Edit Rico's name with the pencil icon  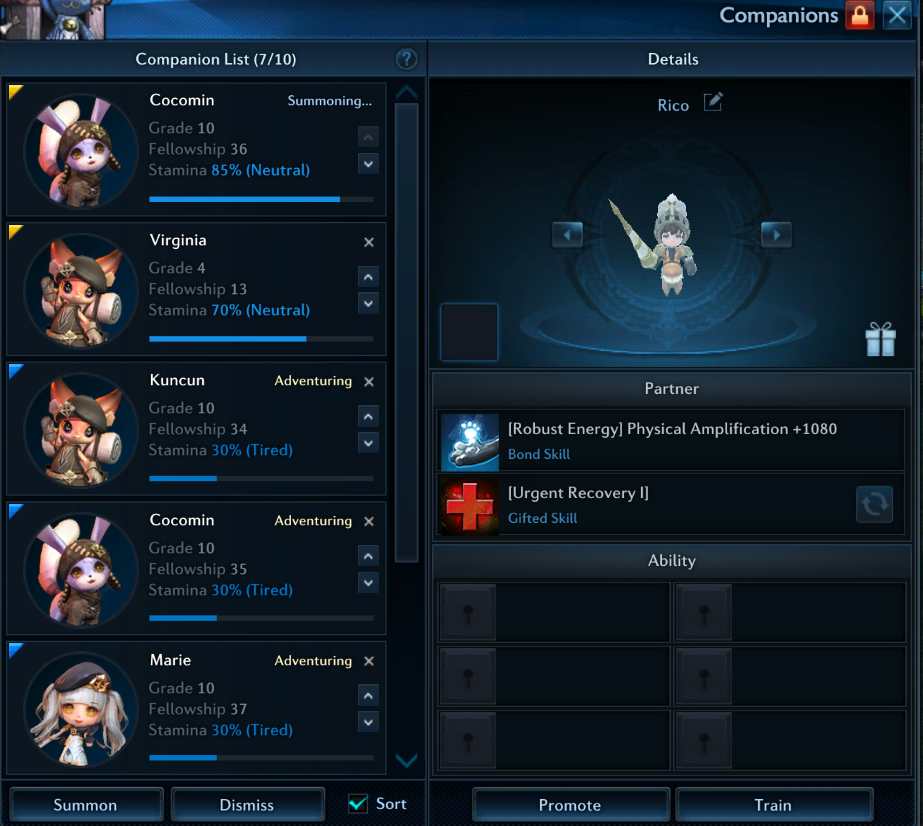pos(713,102)
